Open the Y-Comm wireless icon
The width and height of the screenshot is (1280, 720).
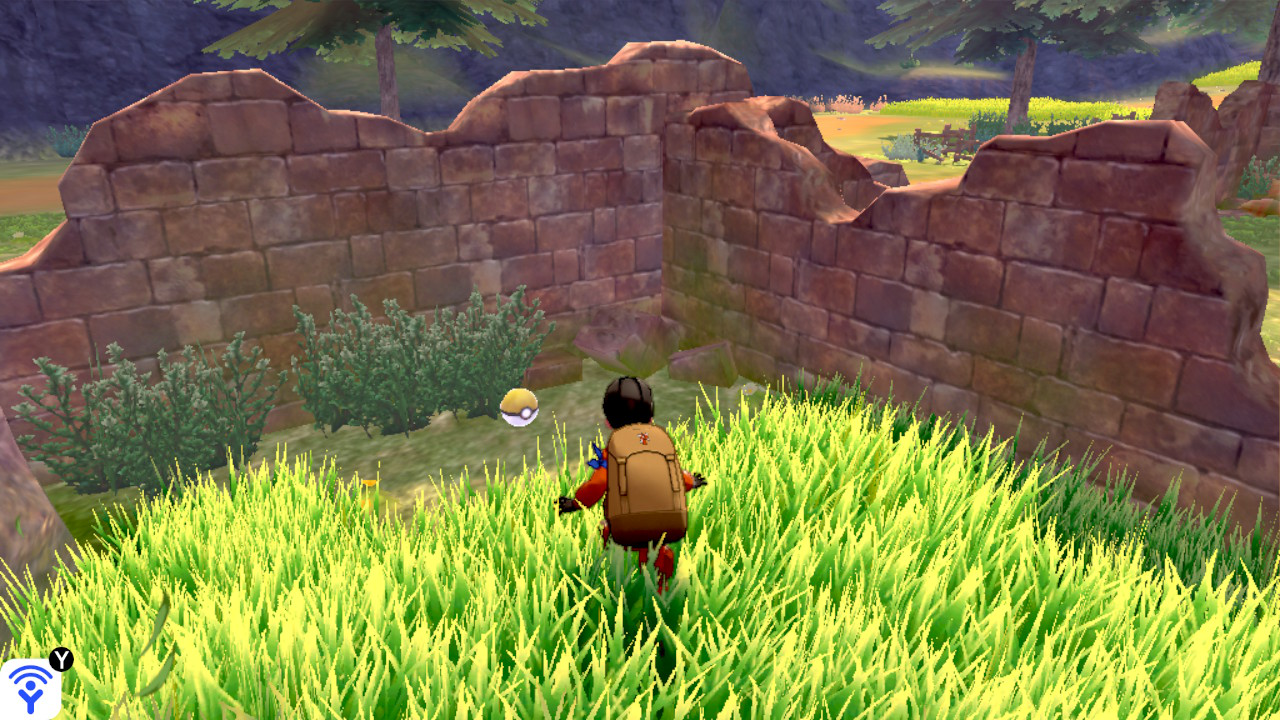(31, 688)
